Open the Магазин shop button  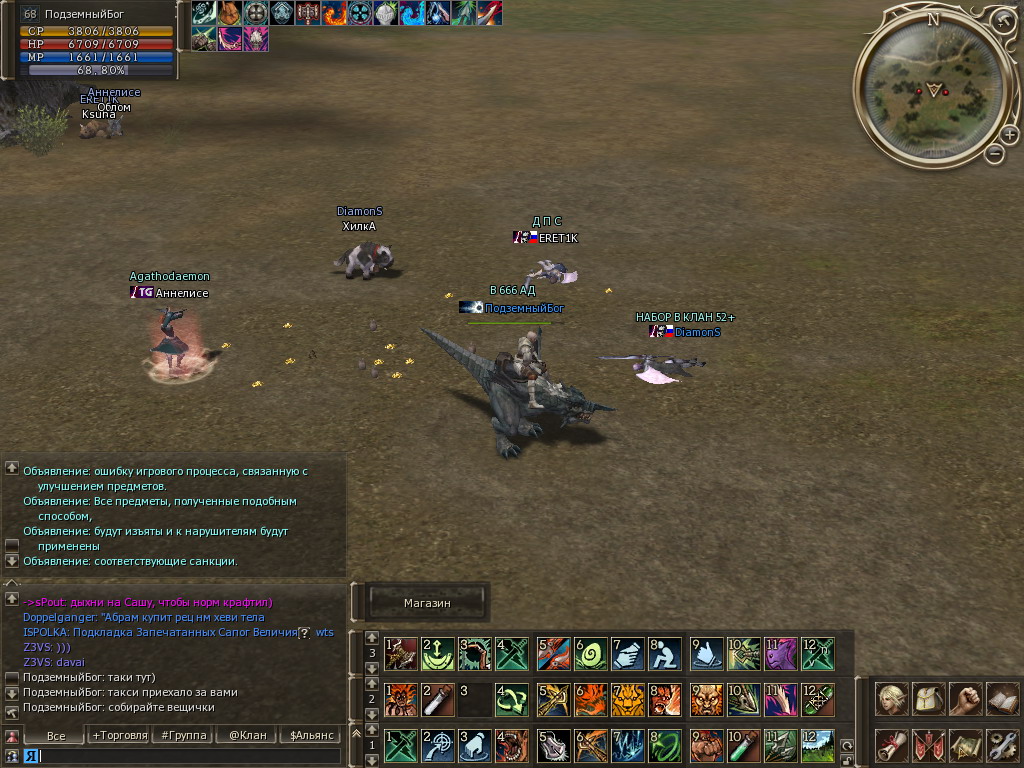tap(427, 603)
